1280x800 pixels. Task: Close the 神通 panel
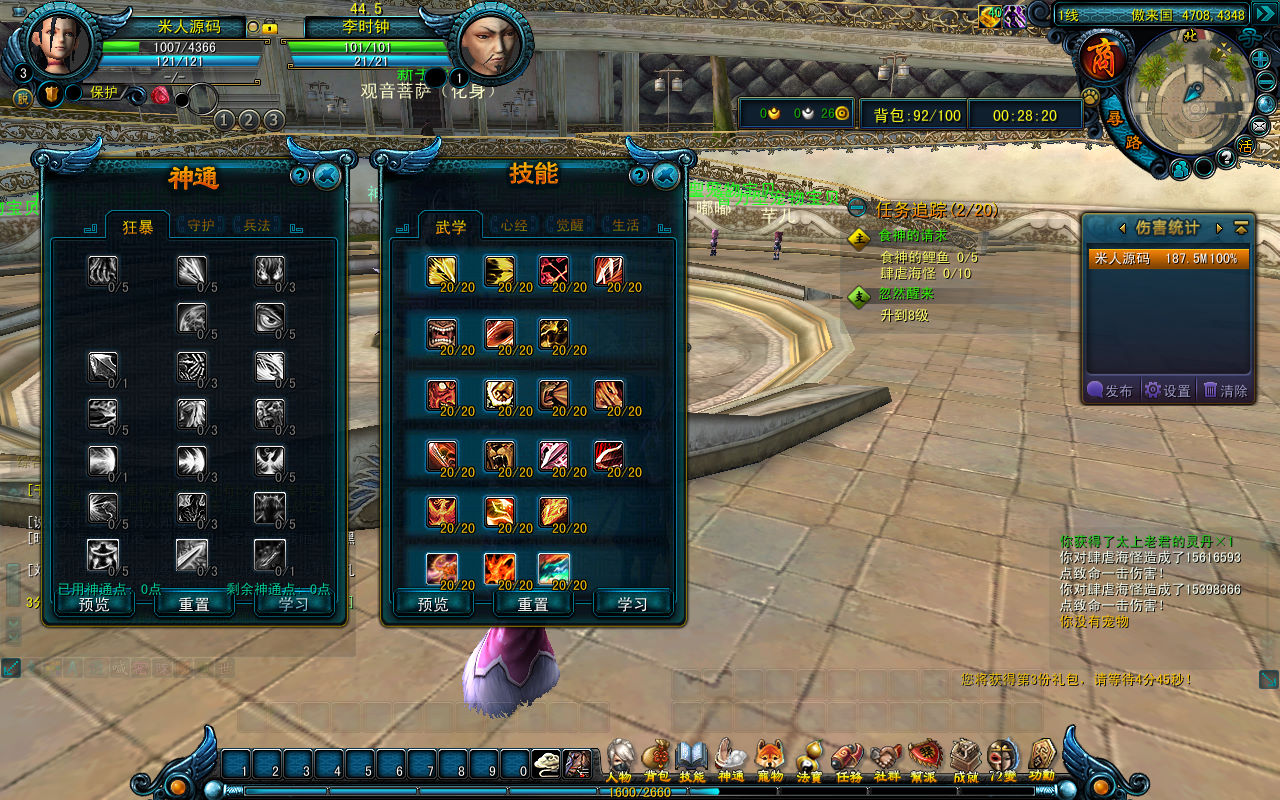point(326,177)
